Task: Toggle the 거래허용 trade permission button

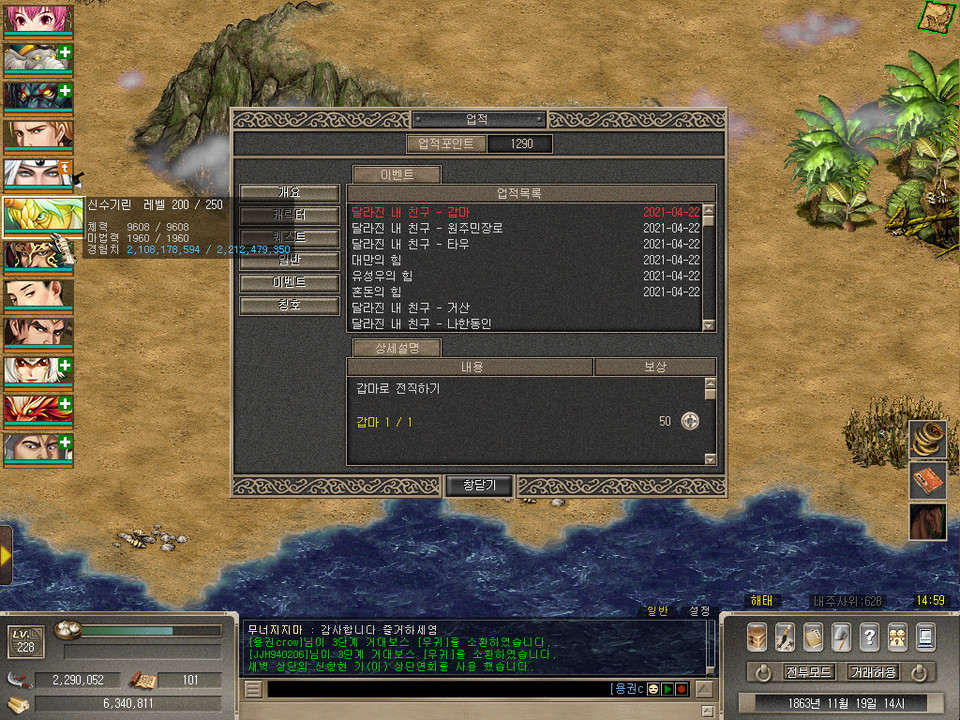Action: click(x=873, y=671)
